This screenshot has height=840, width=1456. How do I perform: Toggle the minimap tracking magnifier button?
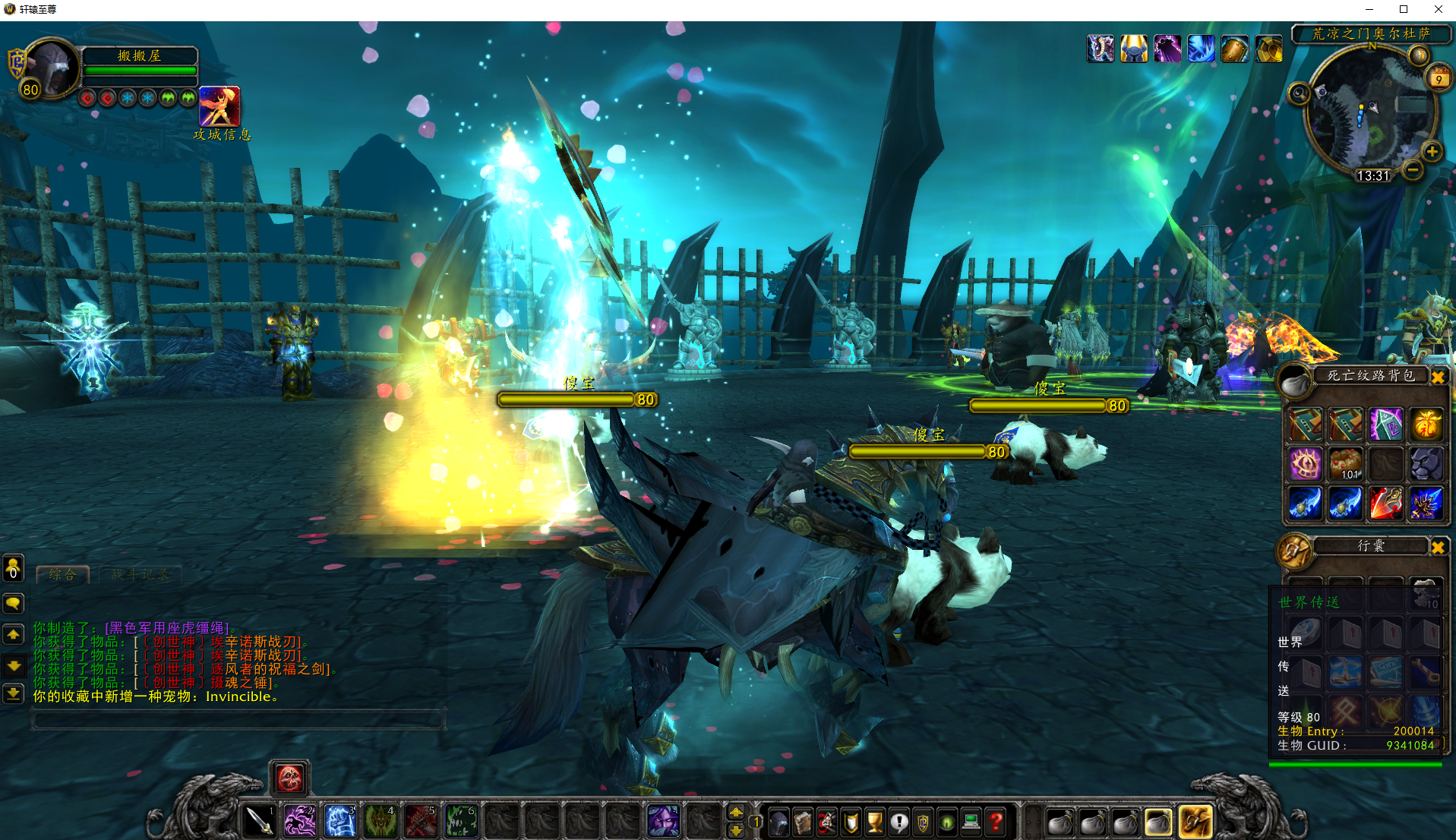pyautogui.click(x=1300, y=94)
